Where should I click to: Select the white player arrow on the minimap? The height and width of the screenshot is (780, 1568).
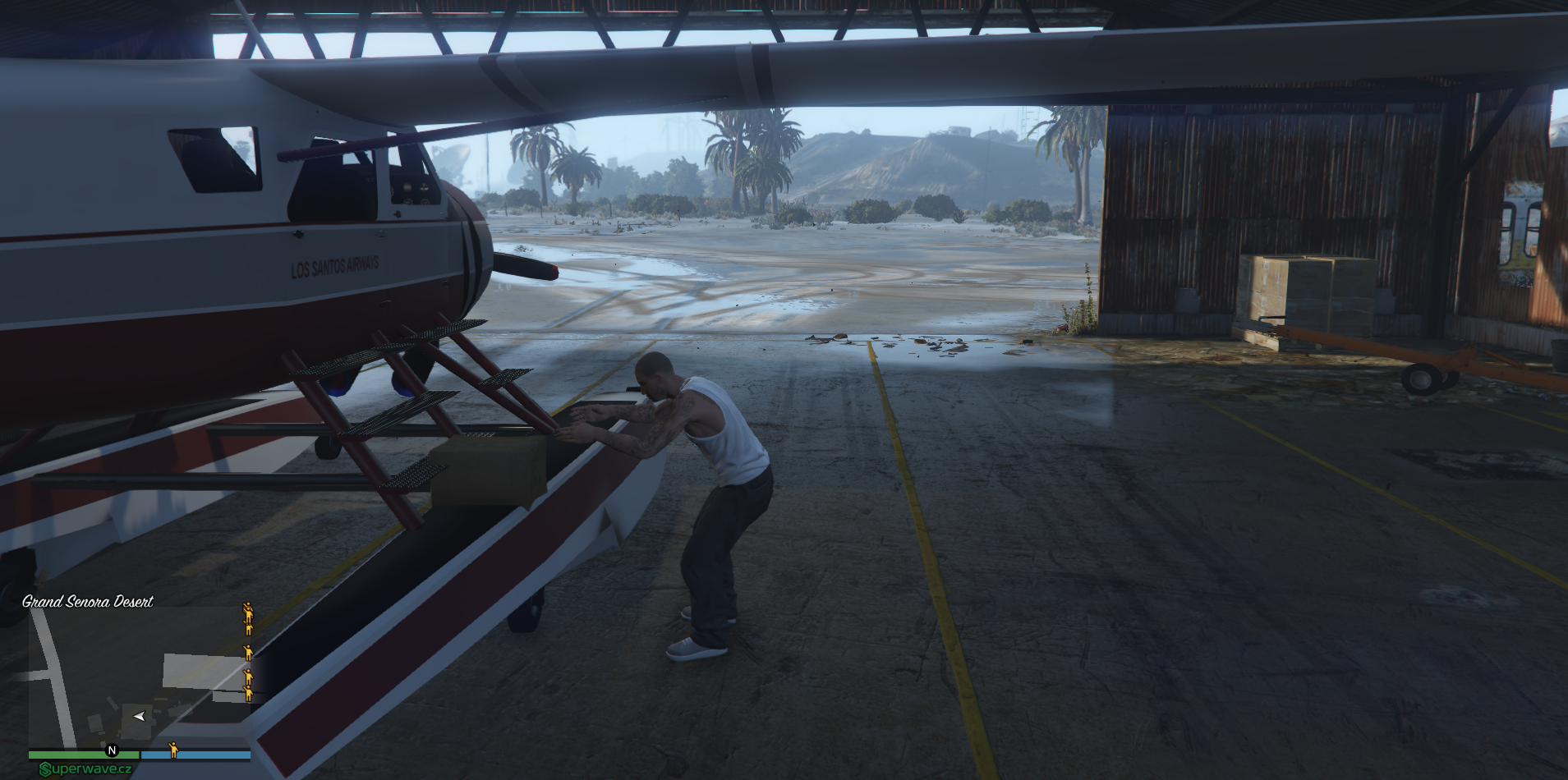pyautogui.click(x=139, y=717)
